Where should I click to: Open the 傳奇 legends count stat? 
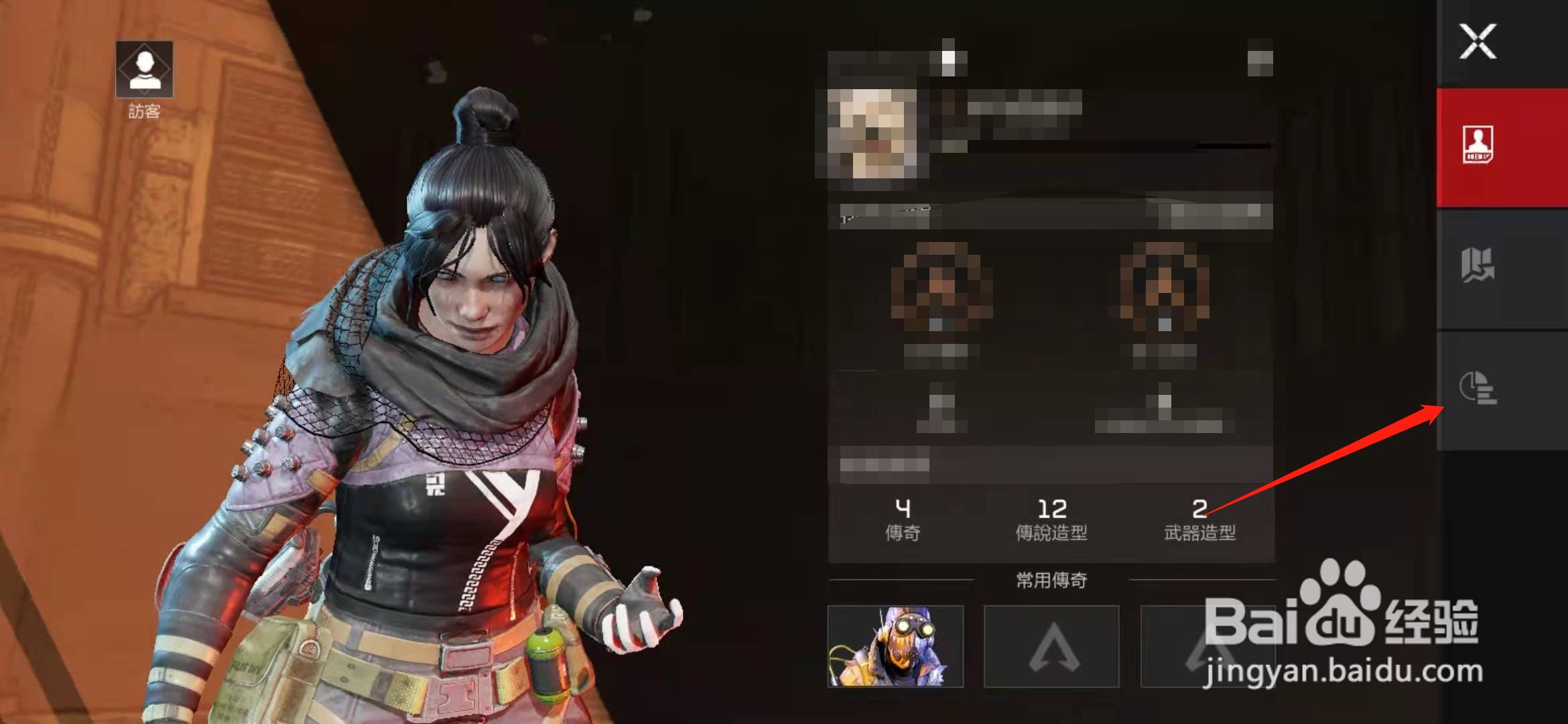tap(903, 519)
